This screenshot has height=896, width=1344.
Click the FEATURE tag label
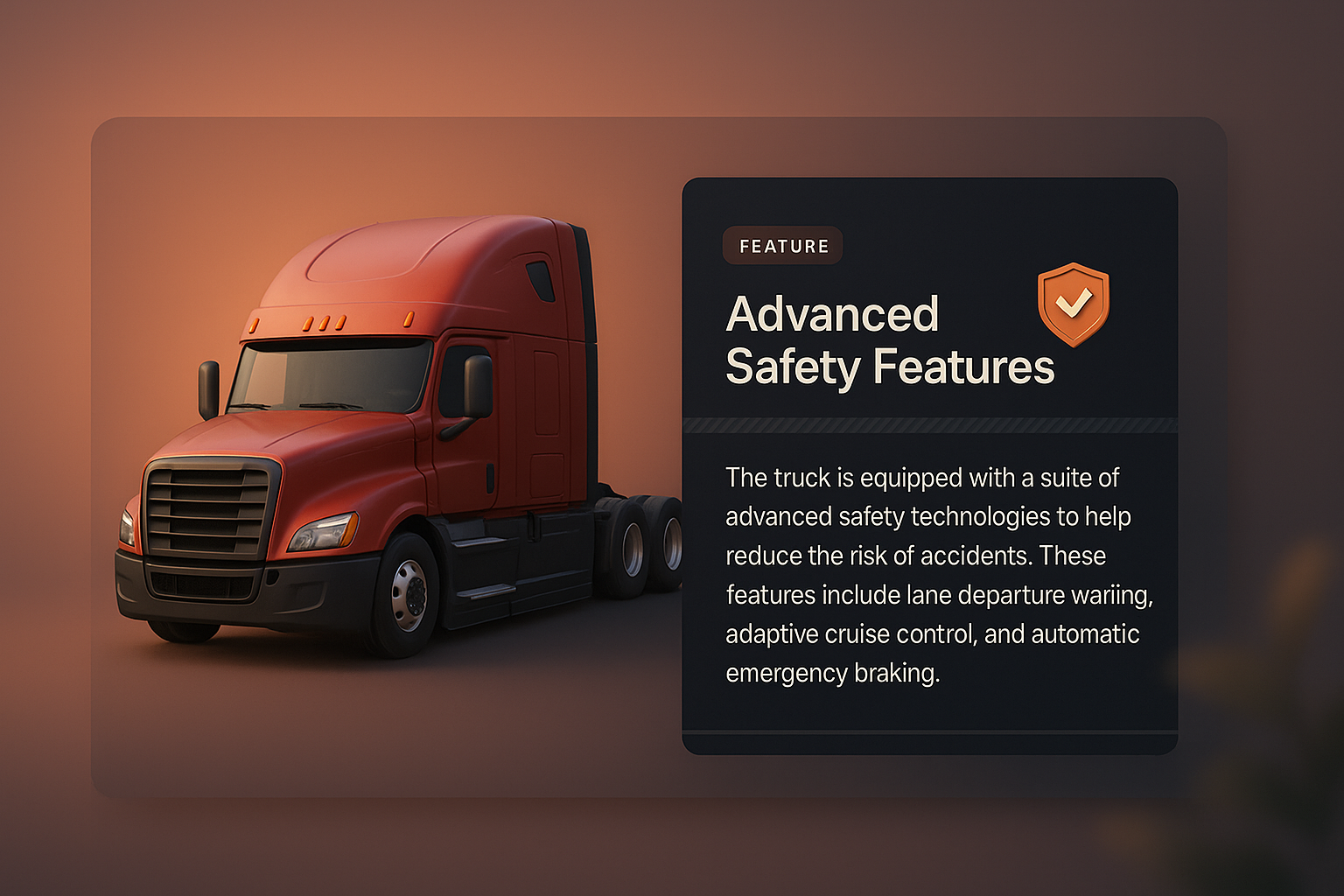coord(783,246)
